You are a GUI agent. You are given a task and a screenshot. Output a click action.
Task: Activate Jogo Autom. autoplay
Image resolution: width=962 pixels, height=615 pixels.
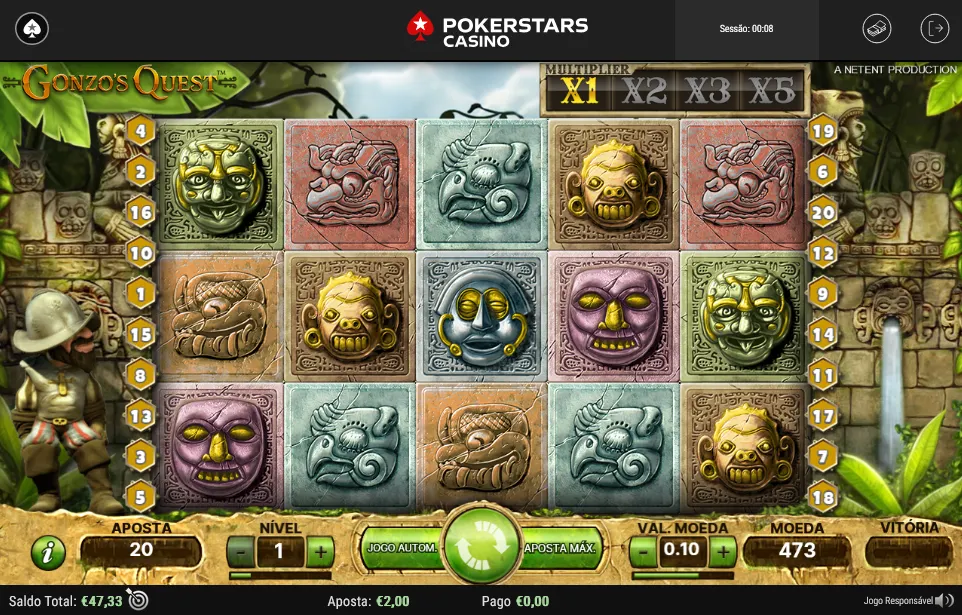point(401,548)
